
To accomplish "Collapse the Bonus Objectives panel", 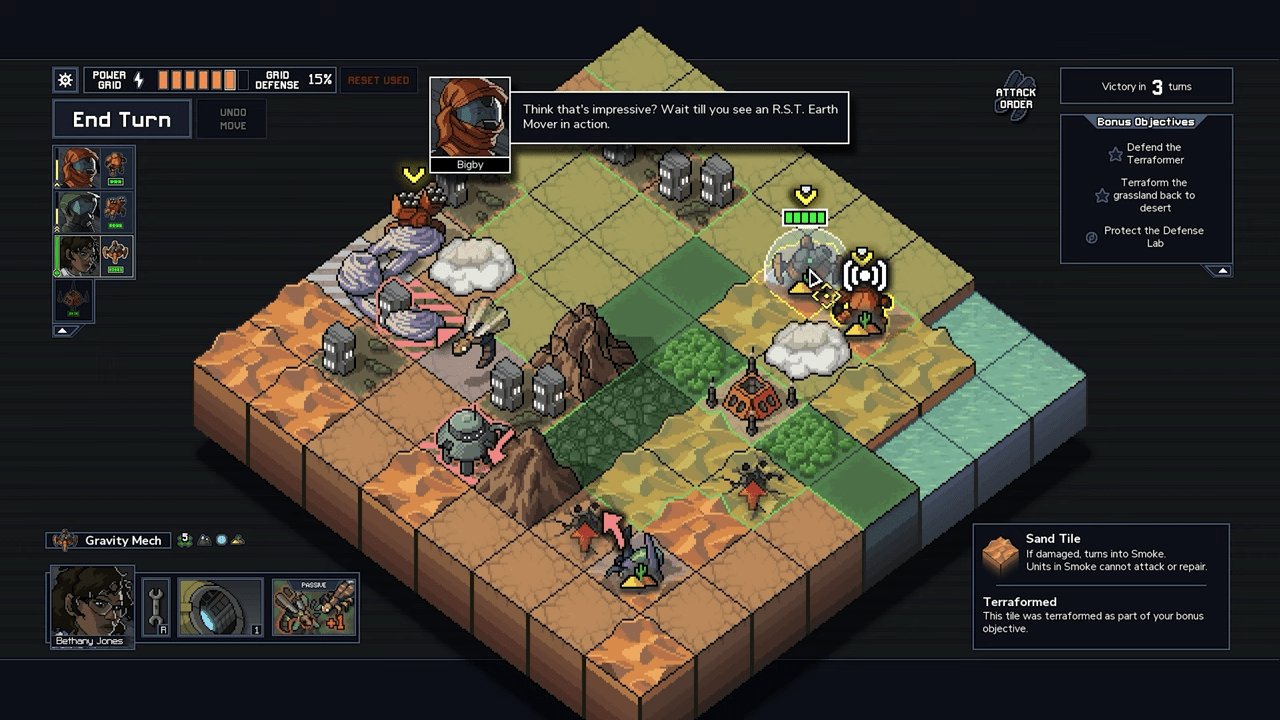I will 1221,271.
